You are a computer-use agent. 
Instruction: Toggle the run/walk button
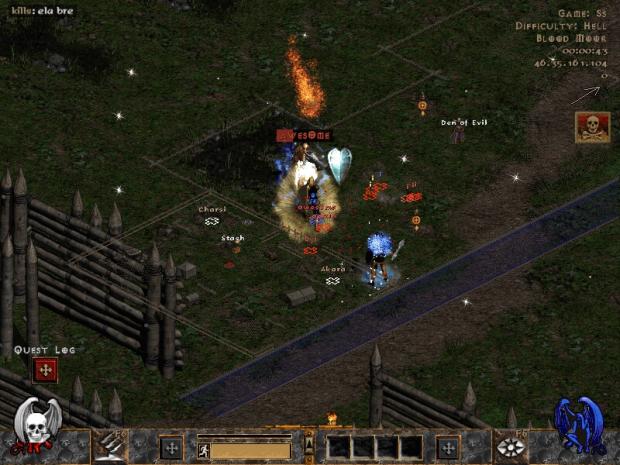point(204,450)
